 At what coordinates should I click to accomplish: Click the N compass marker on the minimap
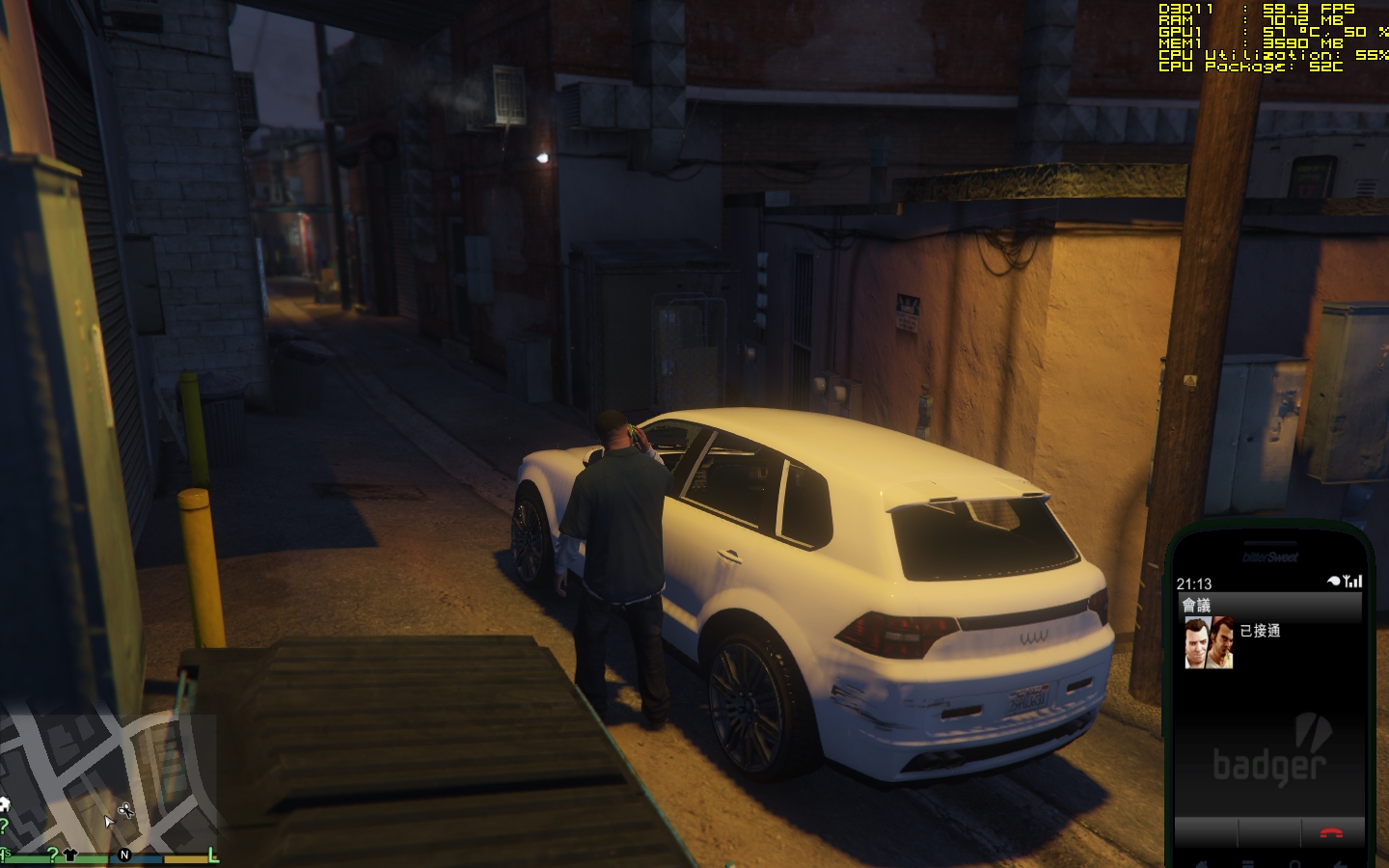point(124,854)
